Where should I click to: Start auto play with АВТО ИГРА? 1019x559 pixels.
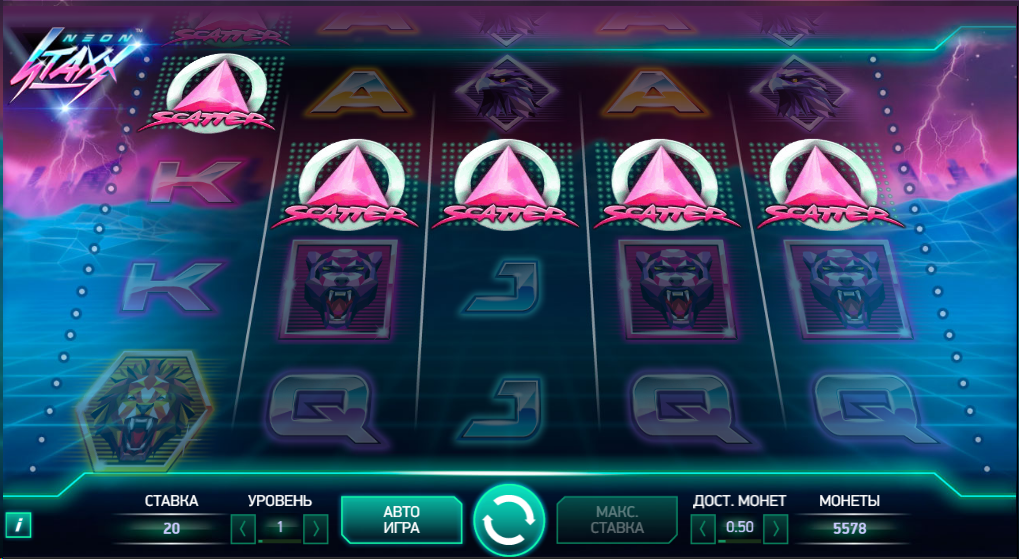[401, 519]
